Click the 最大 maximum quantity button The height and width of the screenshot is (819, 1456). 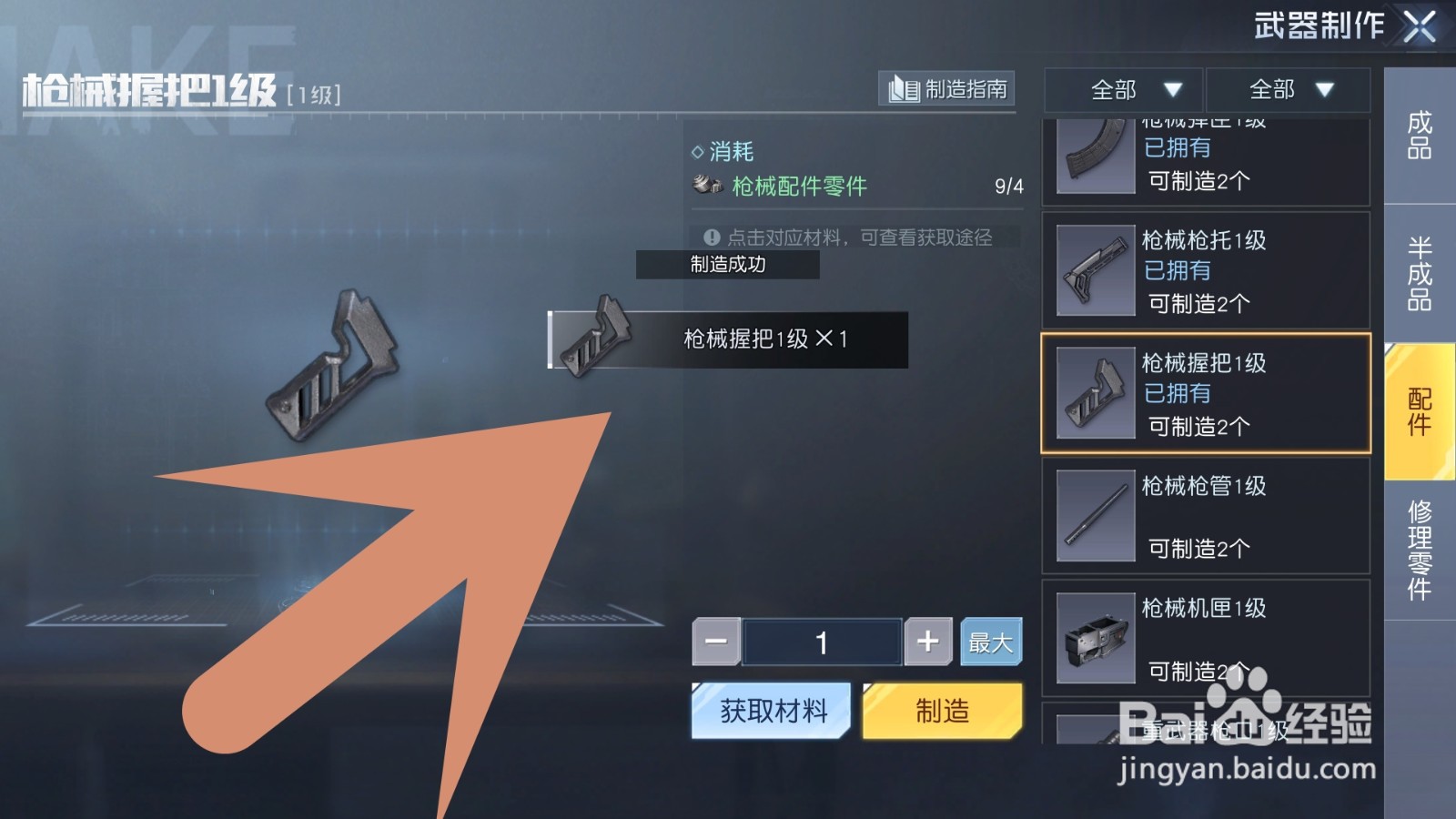click(x=991, y=641)
